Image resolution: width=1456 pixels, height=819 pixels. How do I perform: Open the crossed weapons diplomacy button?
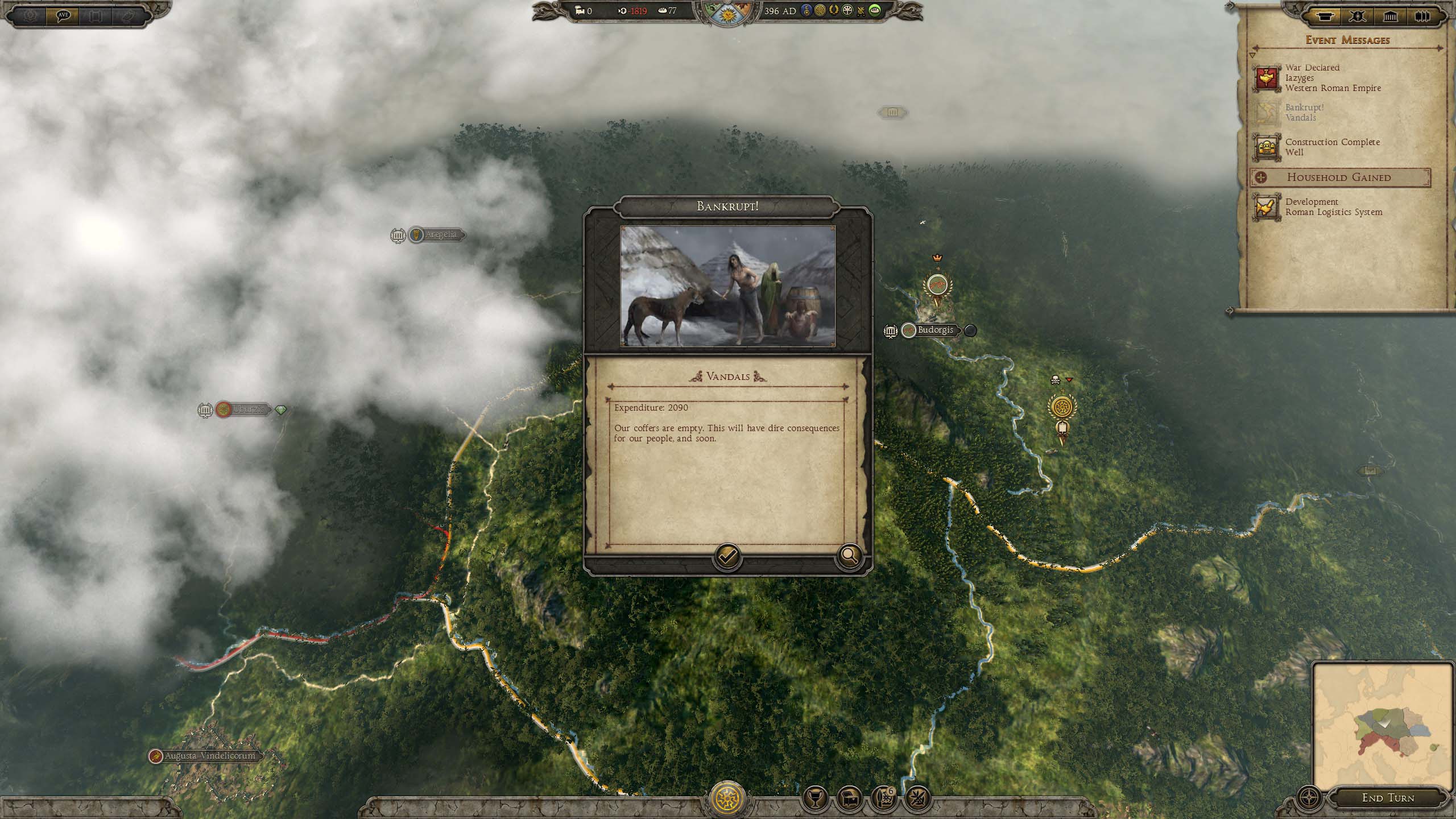coord(917,799)
